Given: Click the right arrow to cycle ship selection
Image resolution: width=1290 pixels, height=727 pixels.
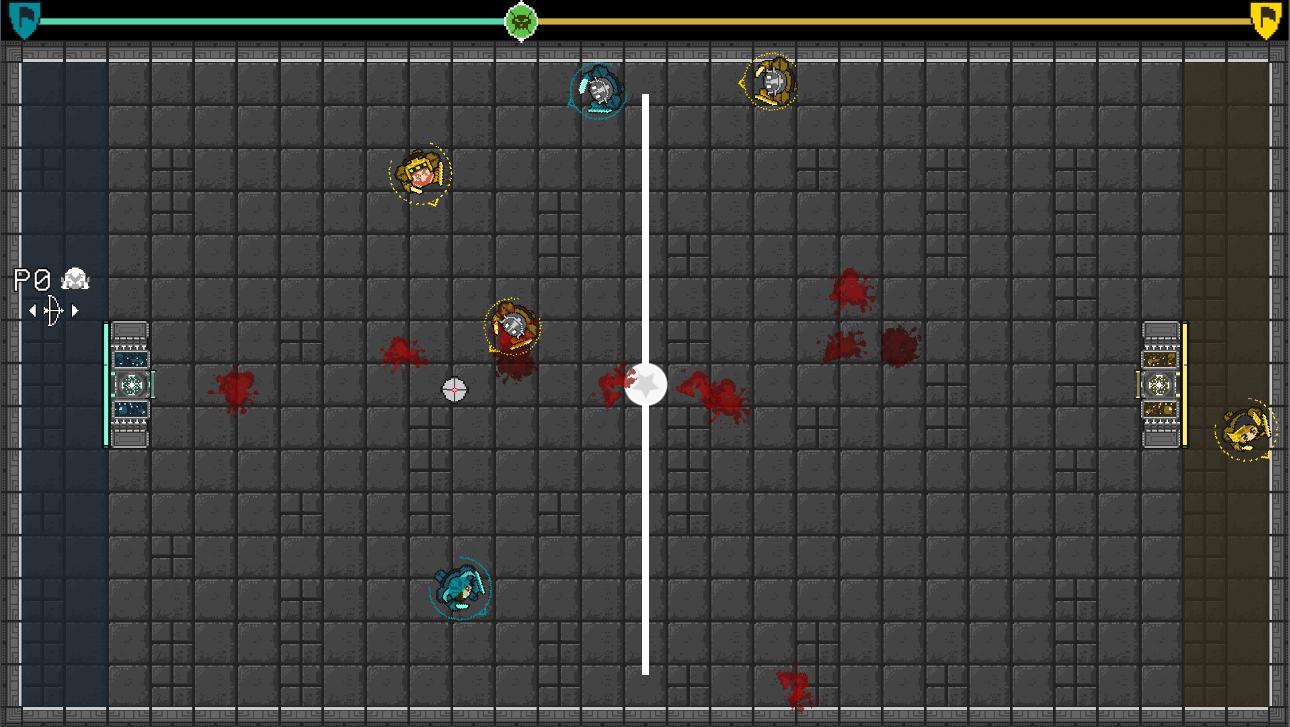Looking at the screenshot, I should point(76,310).
